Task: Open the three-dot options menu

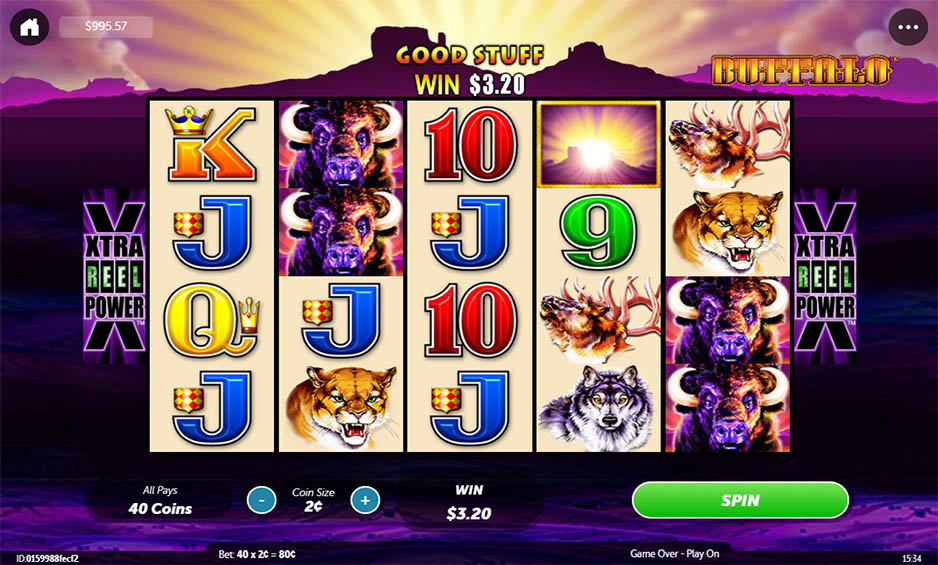Action: pos(907,27)
